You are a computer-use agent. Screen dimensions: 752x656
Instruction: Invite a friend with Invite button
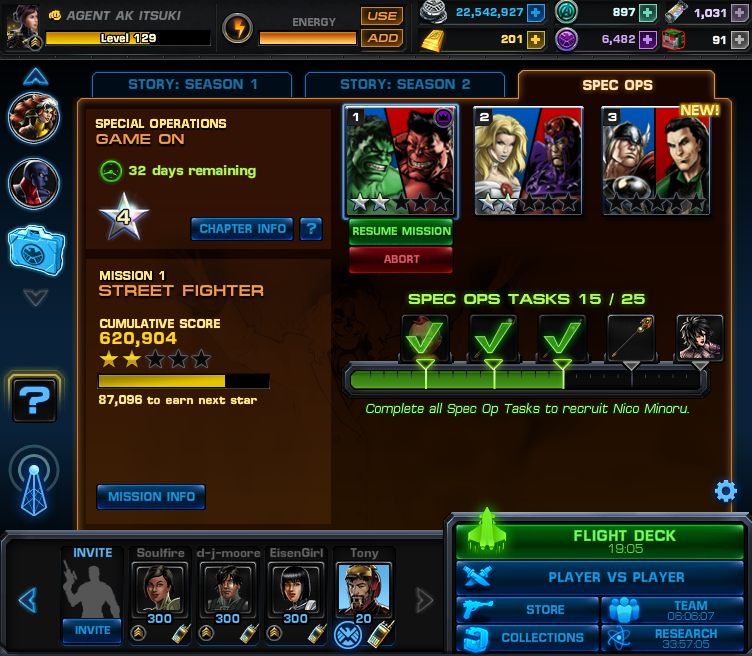(x=93, y=631)
